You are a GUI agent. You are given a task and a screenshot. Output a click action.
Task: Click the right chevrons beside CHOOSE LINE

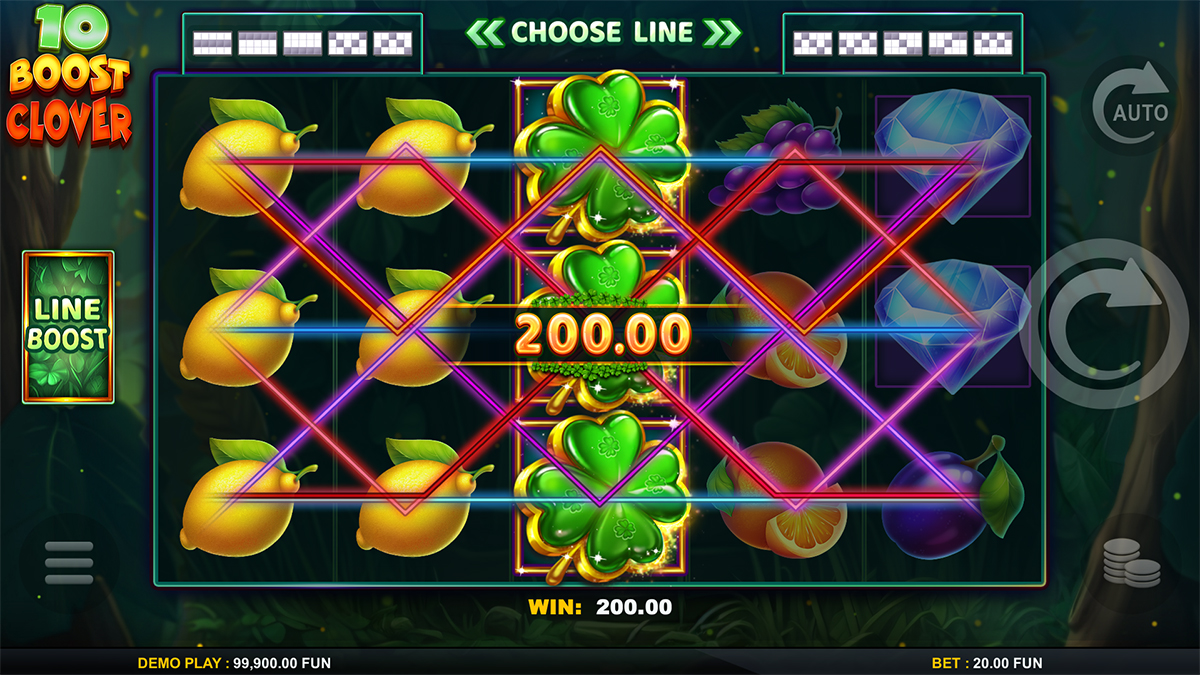pos(722,32)
